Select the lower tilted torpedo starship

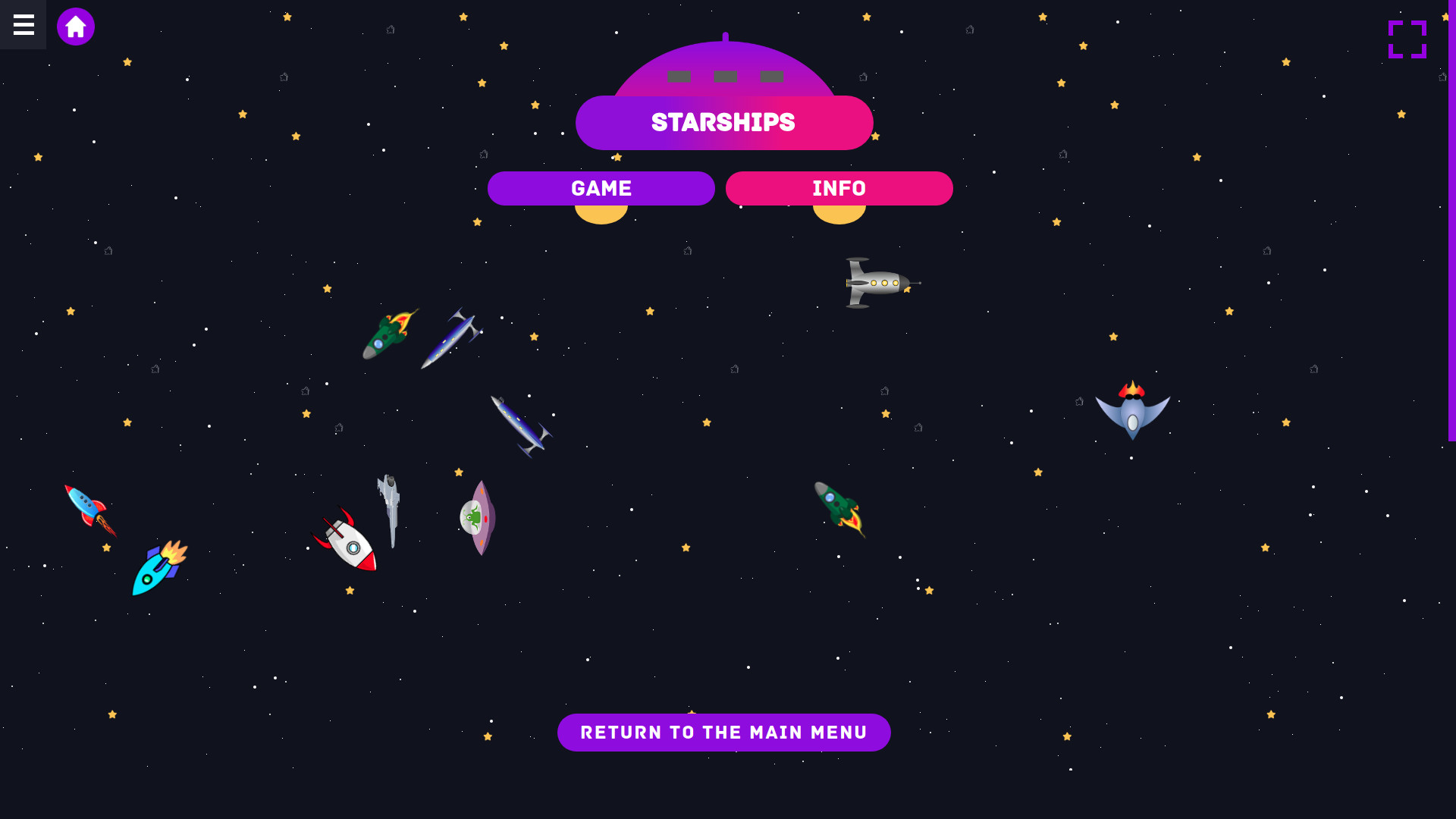coord(520,425)
